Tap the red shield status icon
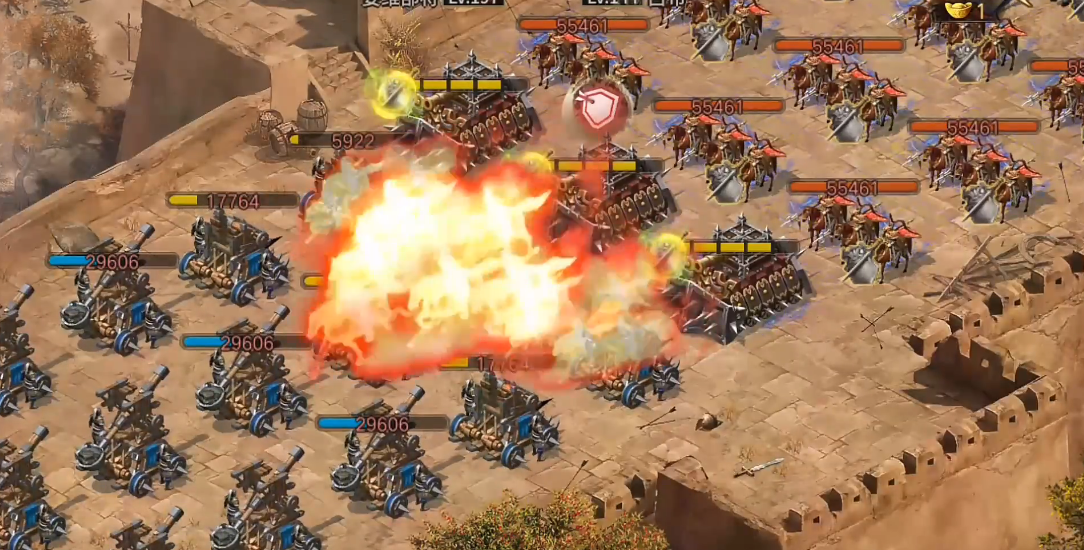 pos(598,109)
